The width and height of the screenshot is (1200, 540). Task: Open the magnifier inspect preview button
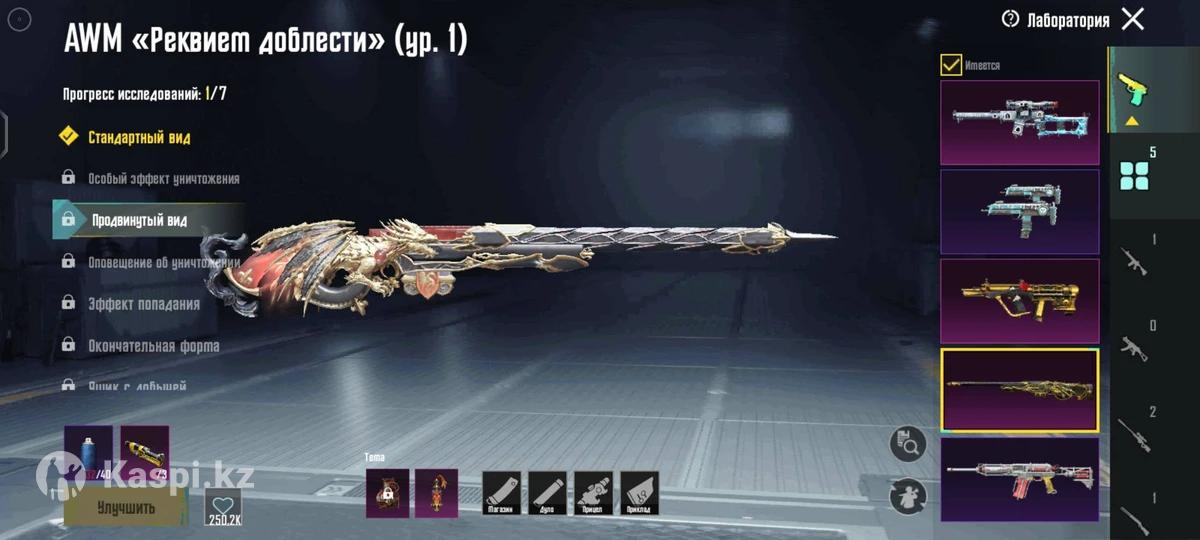pyautogui.click(x=908, y=445)
